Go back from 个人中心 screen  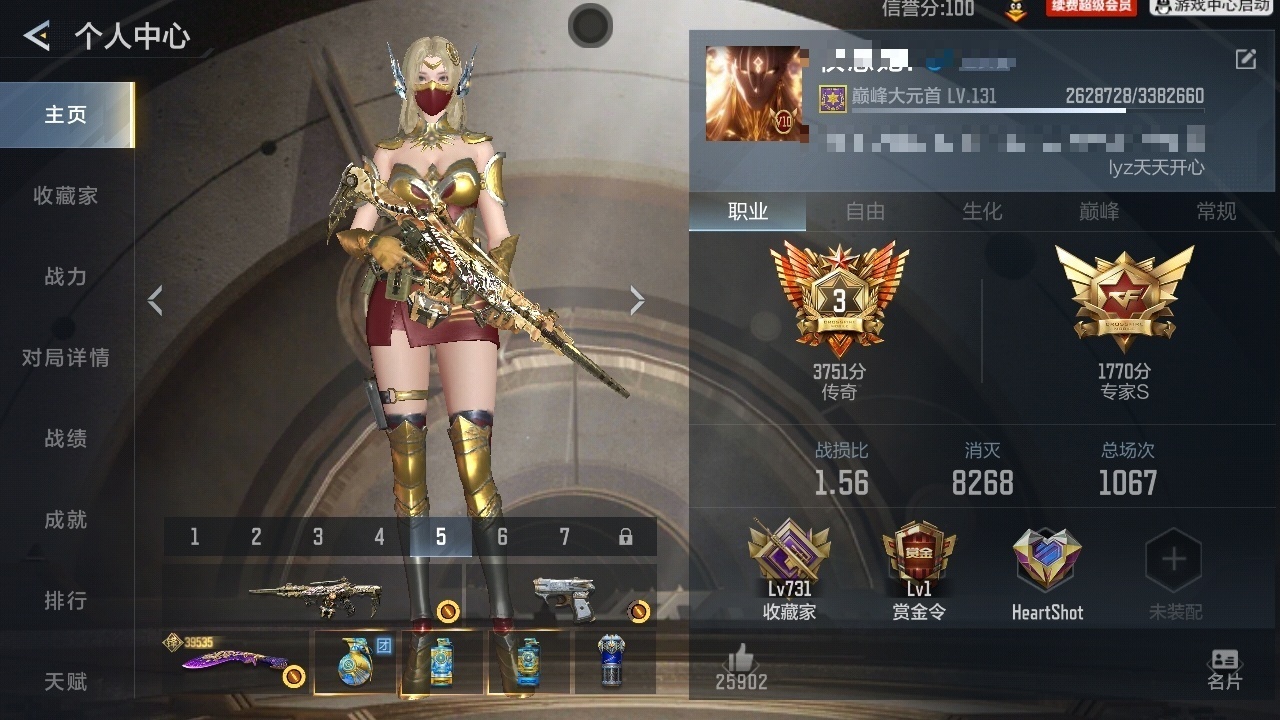(x=37, y=37)
